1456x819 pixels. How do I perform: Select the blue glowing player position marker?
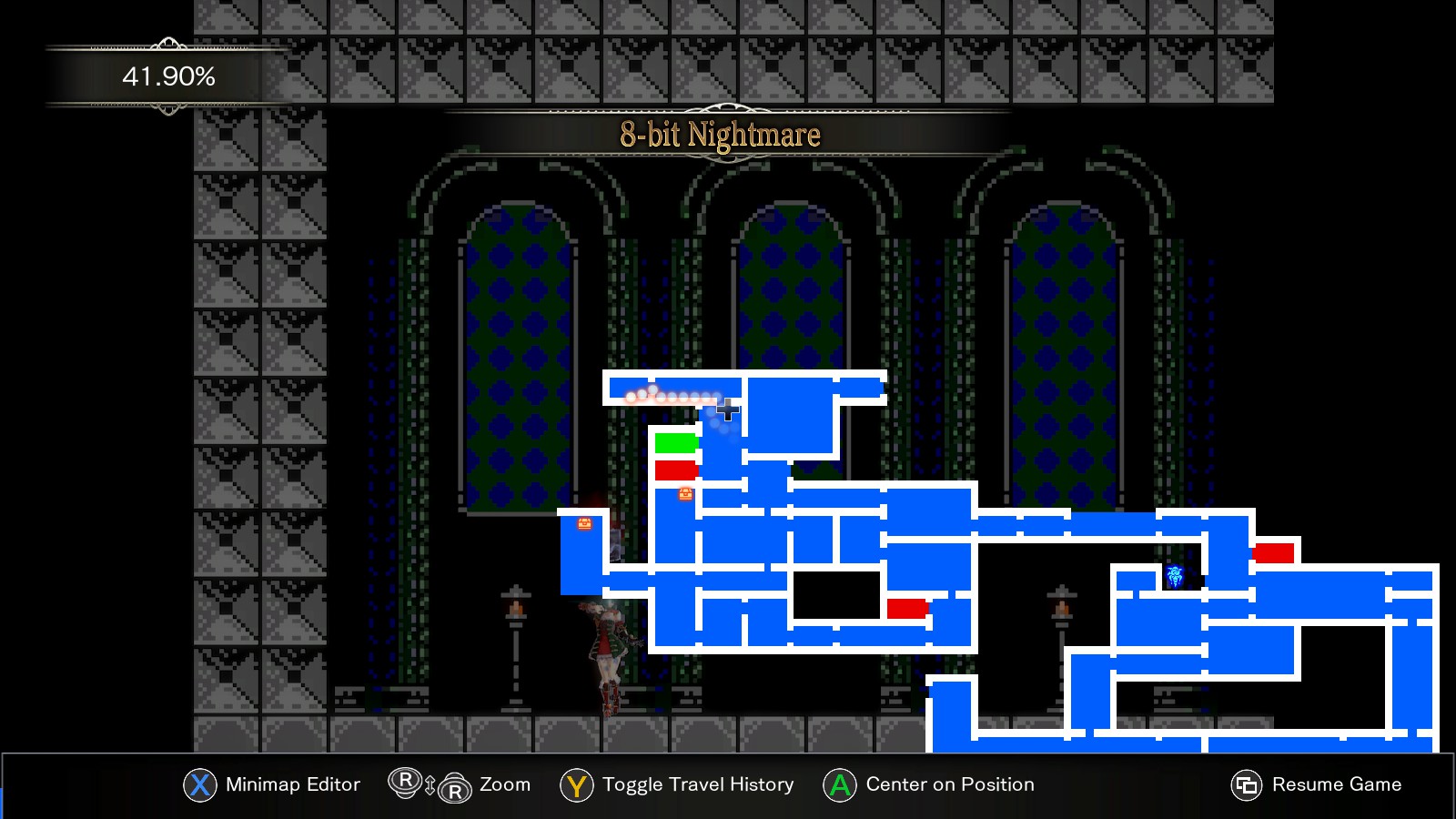1175,576
